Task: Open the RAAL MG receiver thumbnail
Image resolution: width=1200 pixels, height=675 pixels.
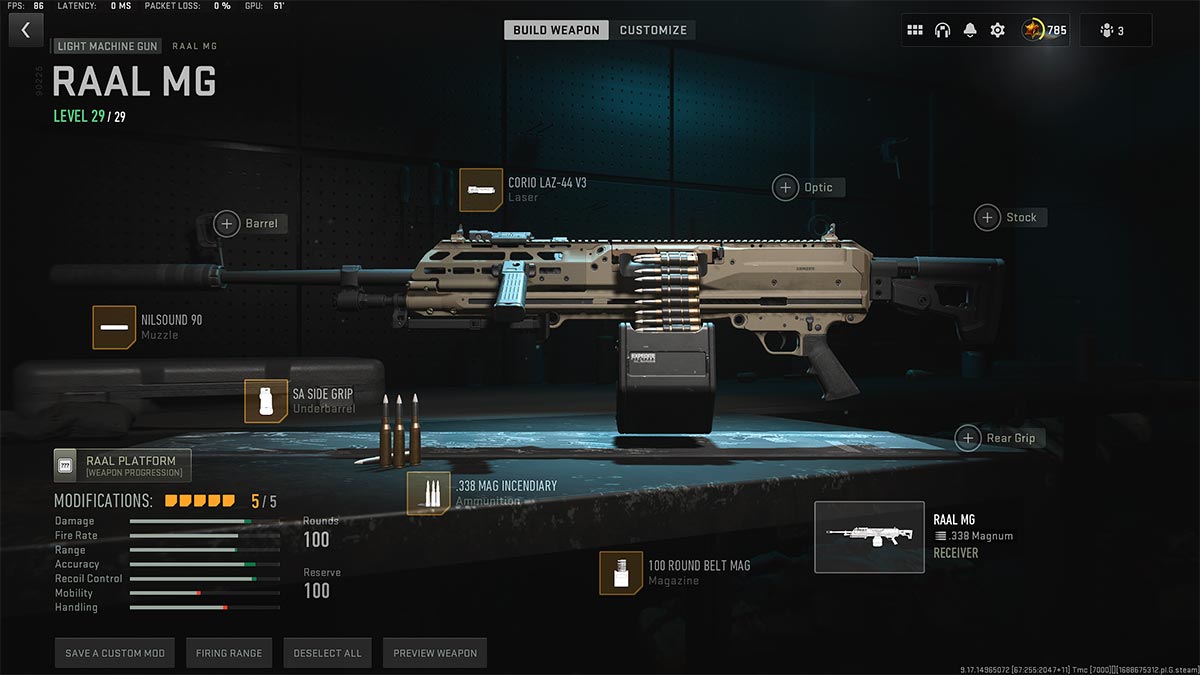Action: [x=869, y=537]
